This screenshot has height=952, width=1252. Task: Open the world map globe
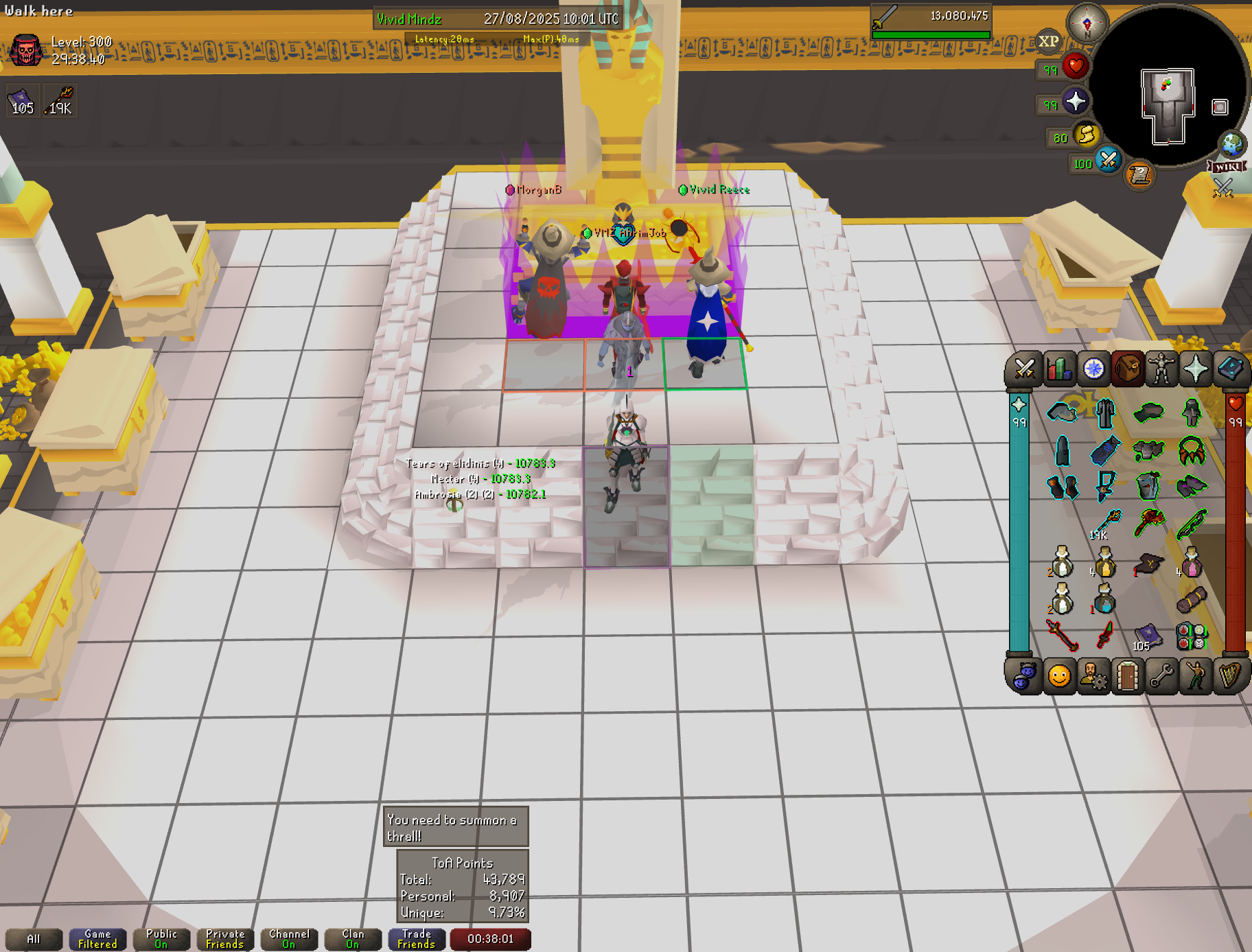click(1232, 145)
